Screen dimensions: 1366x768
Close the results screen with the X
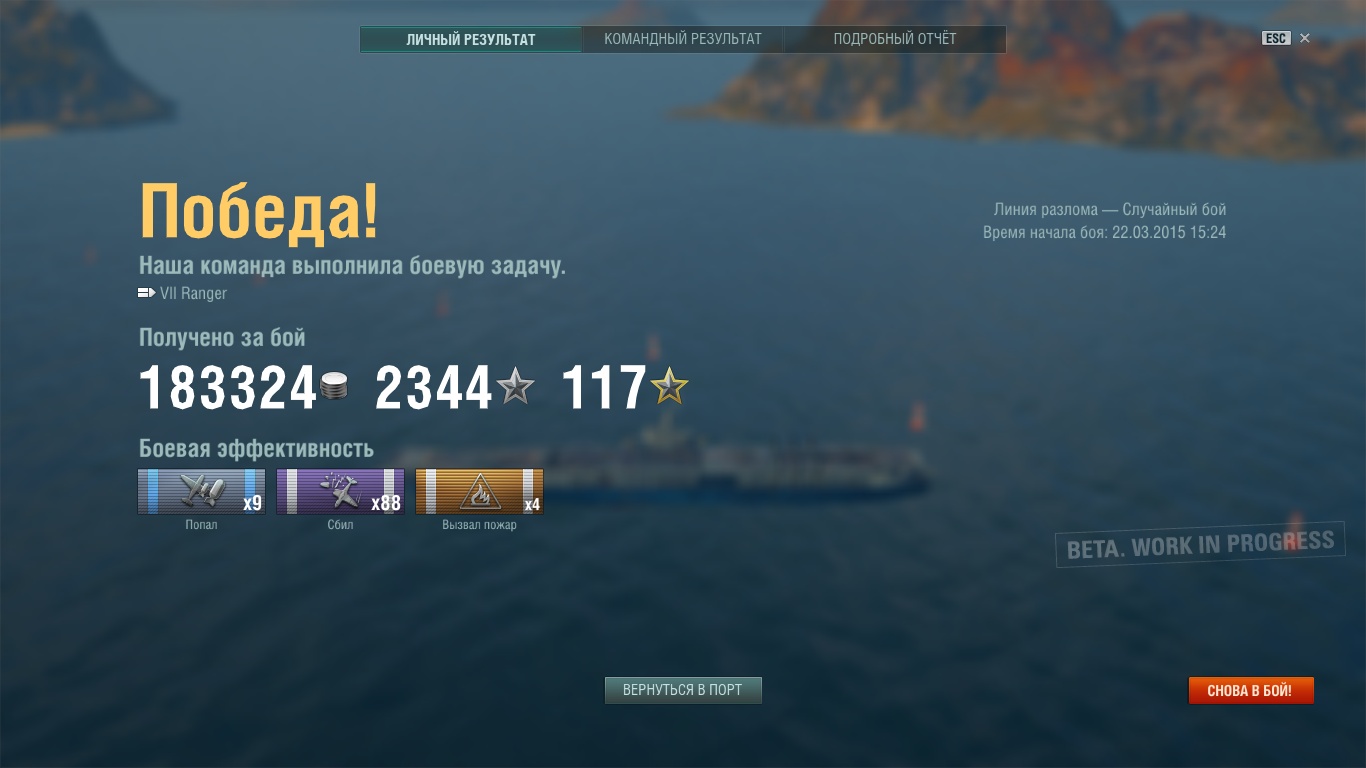[1305, 38]
